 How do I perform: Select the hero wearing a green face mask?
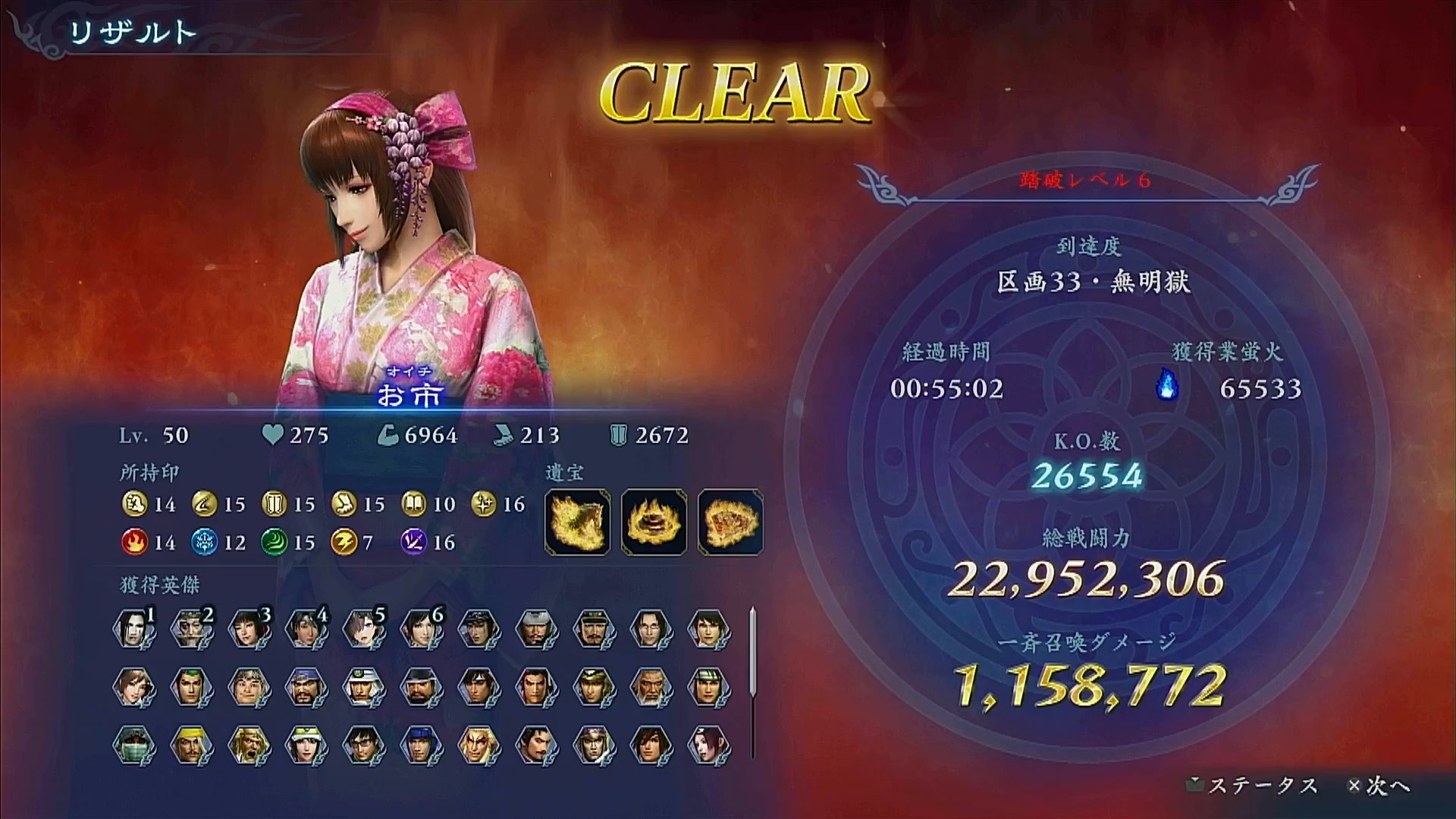click(134, 744)
